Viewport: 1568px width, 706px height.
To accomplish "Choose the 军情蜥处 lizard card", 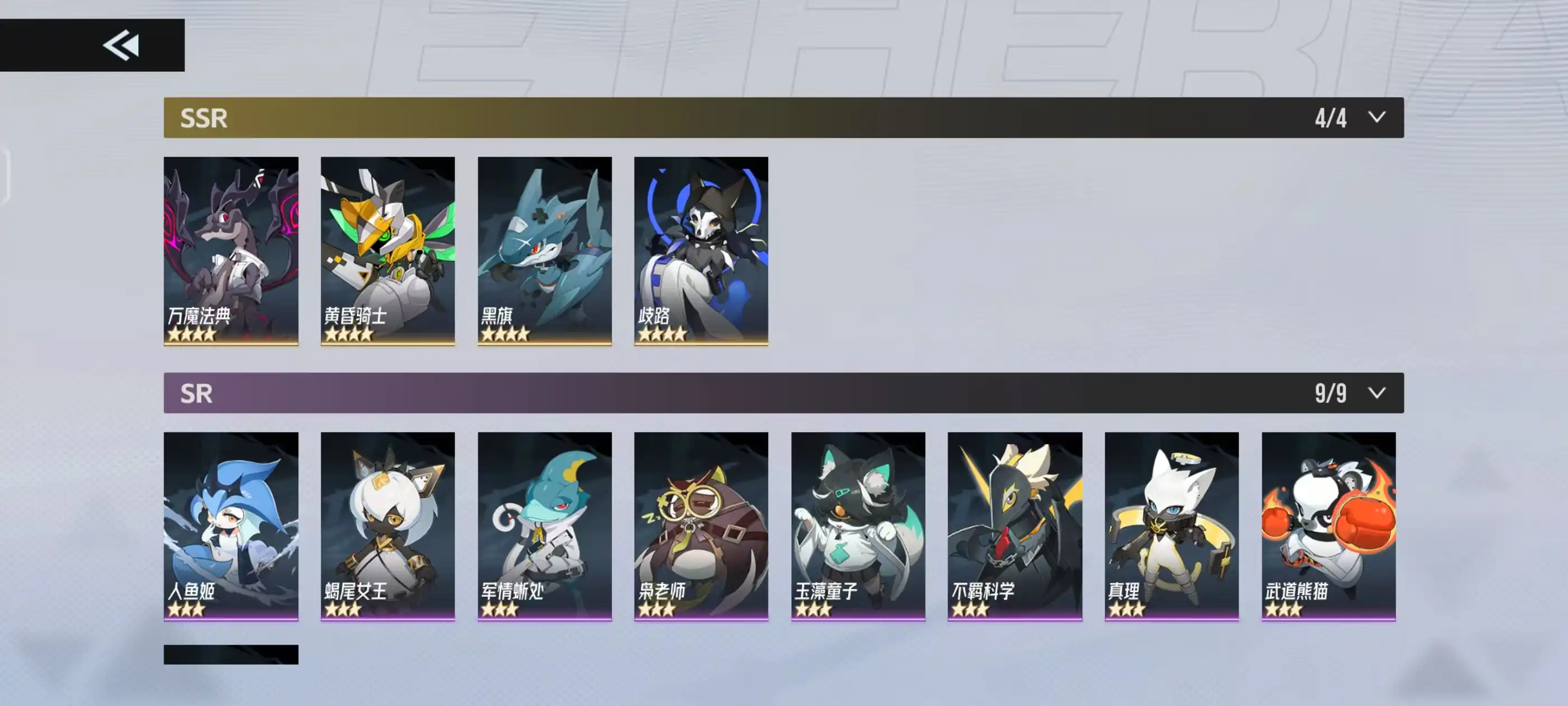I will point(544,526).
